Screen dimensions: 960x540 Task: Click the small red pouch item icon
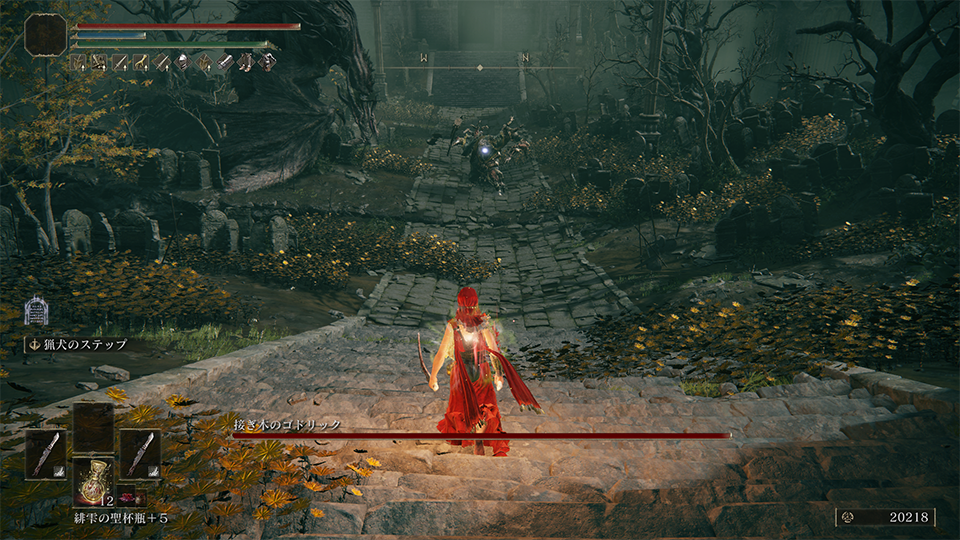tap(129, 498)
